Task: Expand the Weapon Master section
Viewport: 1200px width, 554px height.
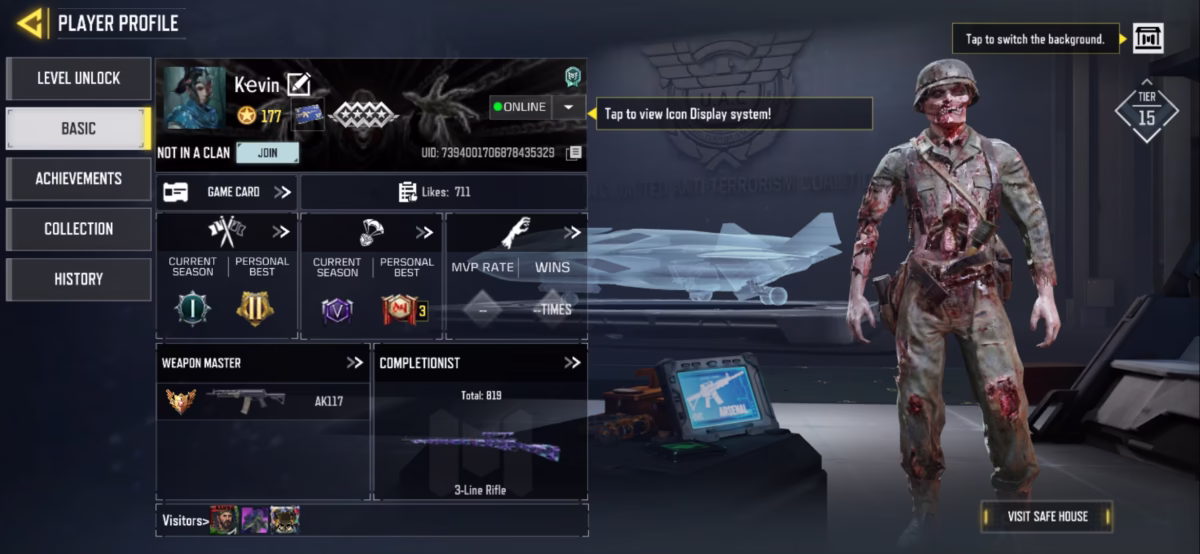Action: [354, 363]
